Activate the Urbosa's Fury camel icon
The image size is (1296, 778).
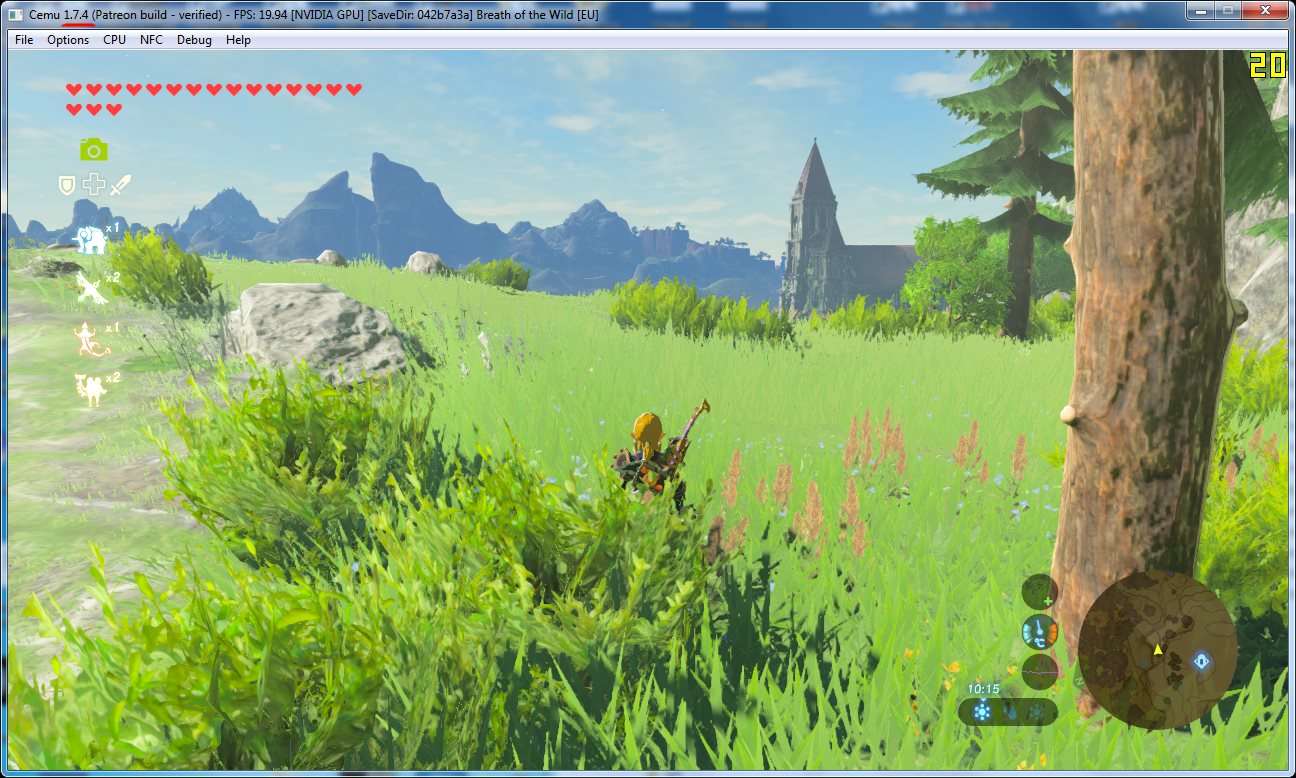(91, 389)
